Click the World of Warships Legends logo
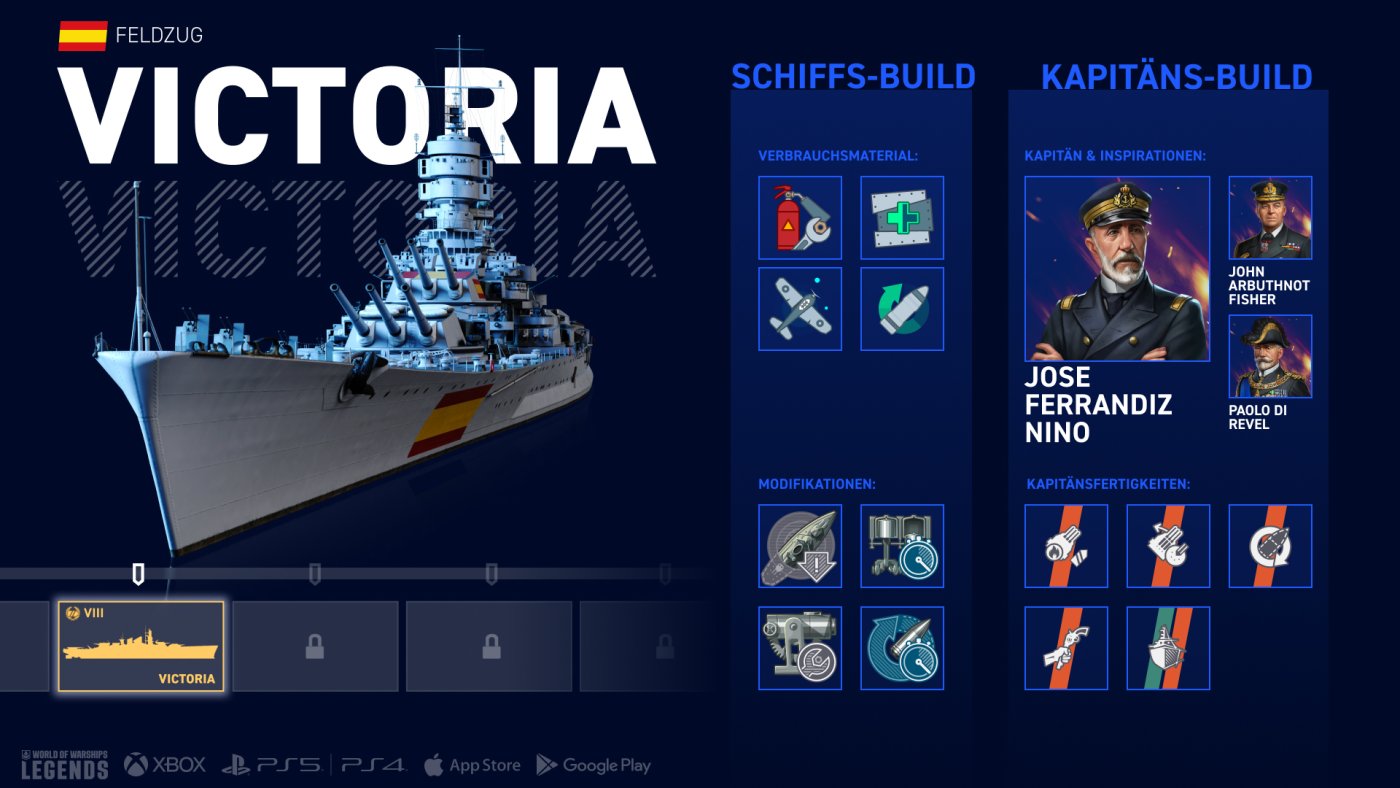The image size is (1400, 788). tap(65, 764)
